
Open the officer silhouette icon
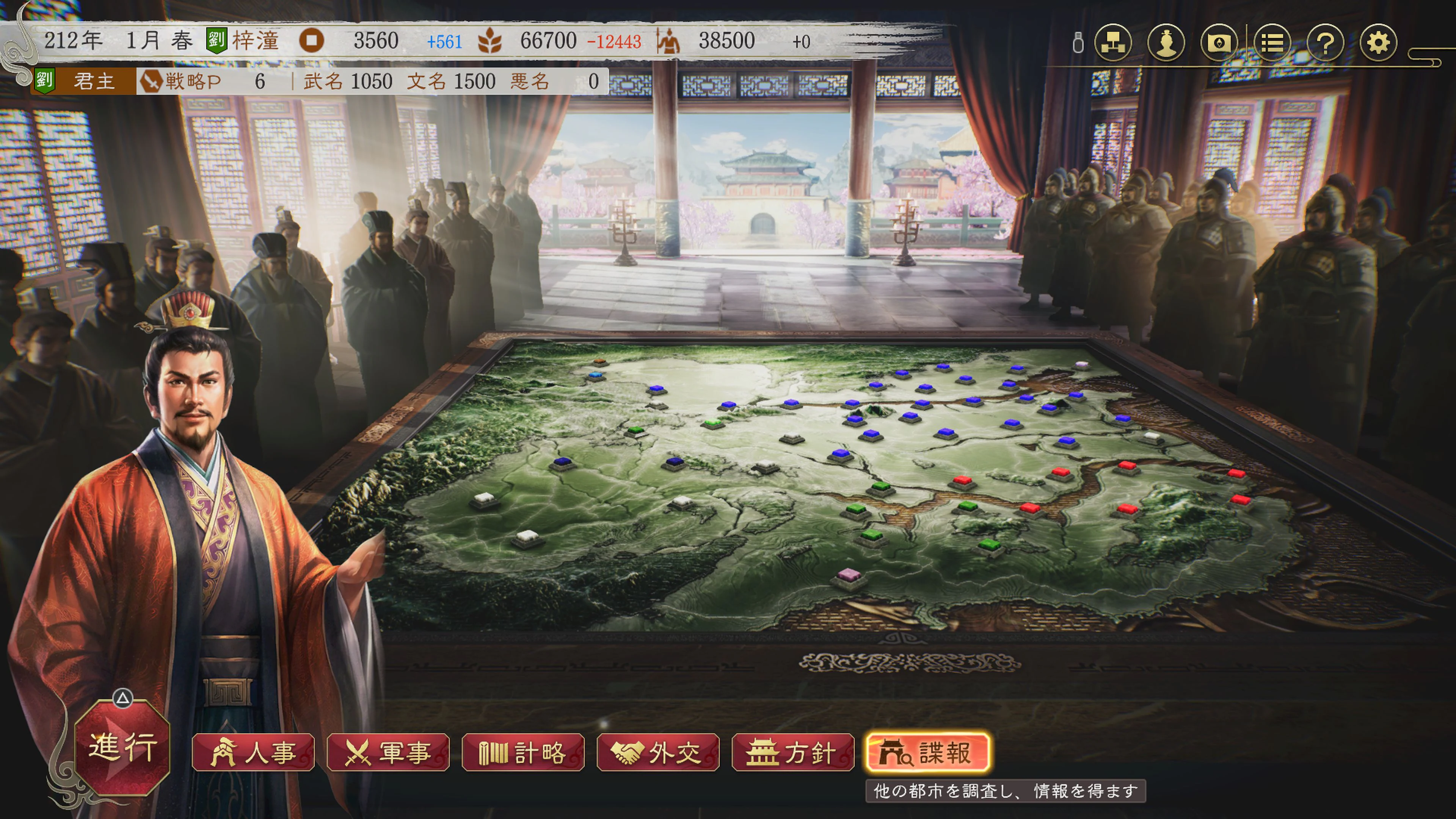(1166, 42)
